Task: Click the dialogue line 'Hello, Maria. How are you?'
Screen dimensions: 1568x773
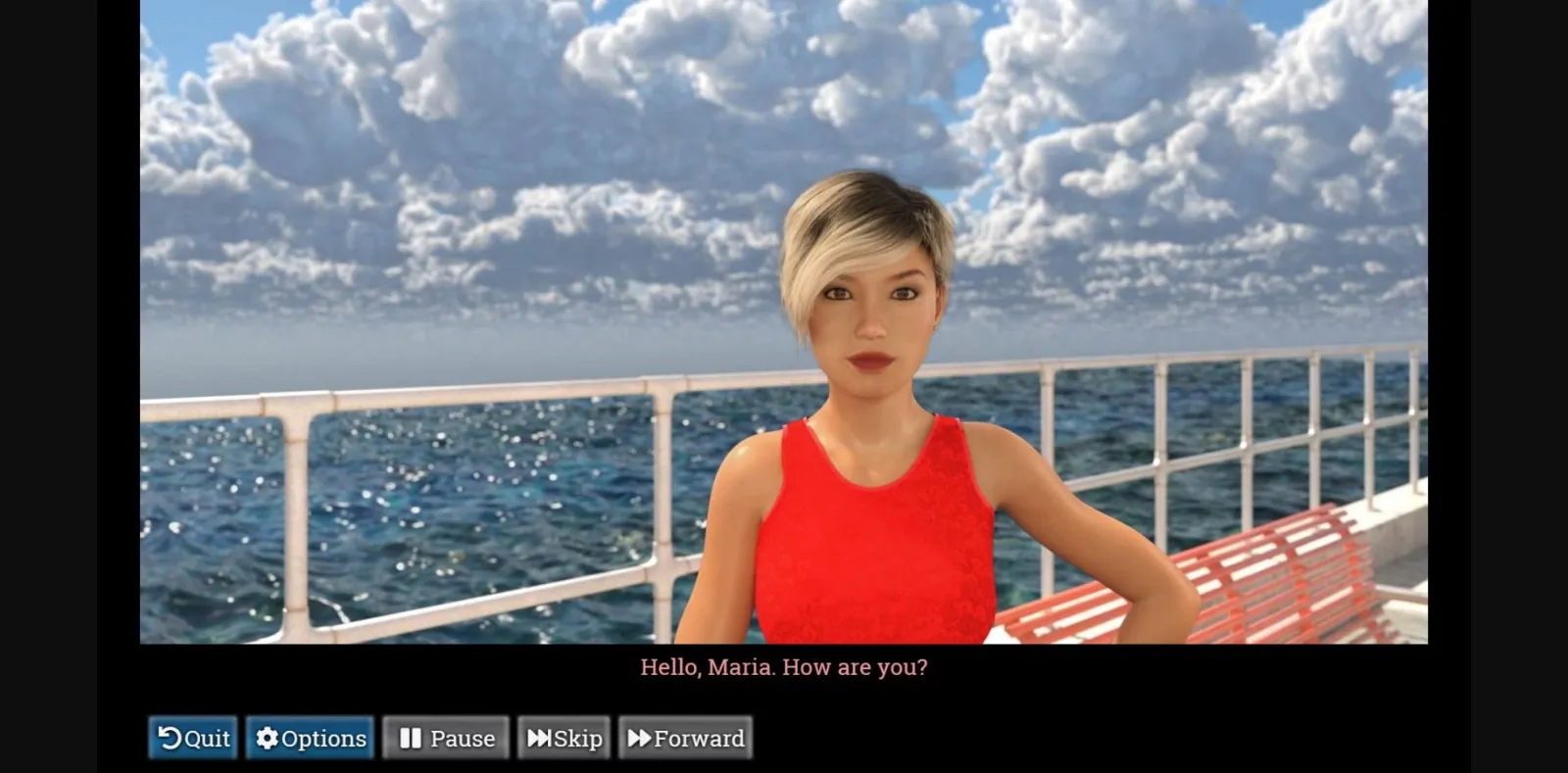Action: [784, 667]
